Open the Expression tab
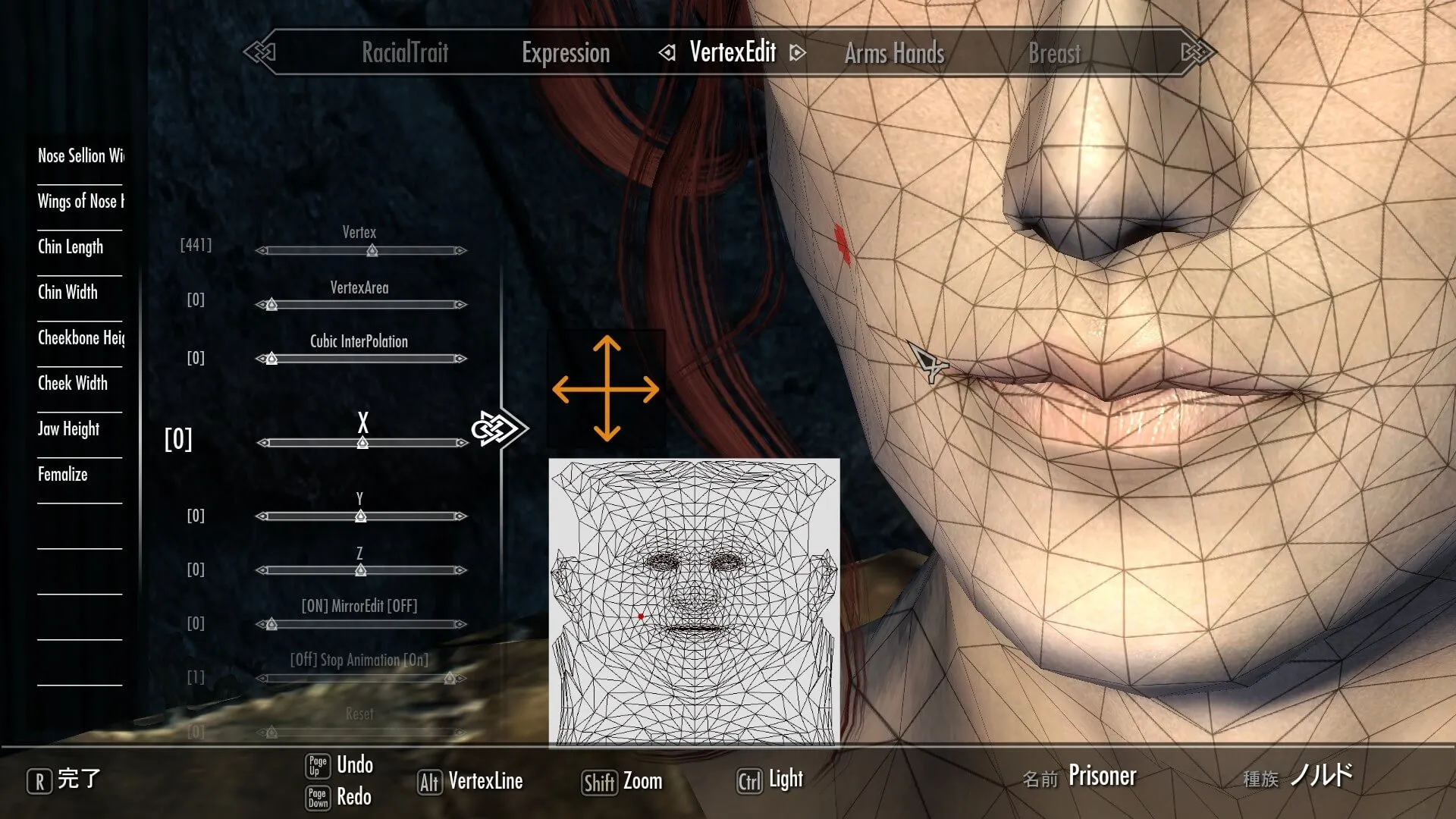 point(566,53)
